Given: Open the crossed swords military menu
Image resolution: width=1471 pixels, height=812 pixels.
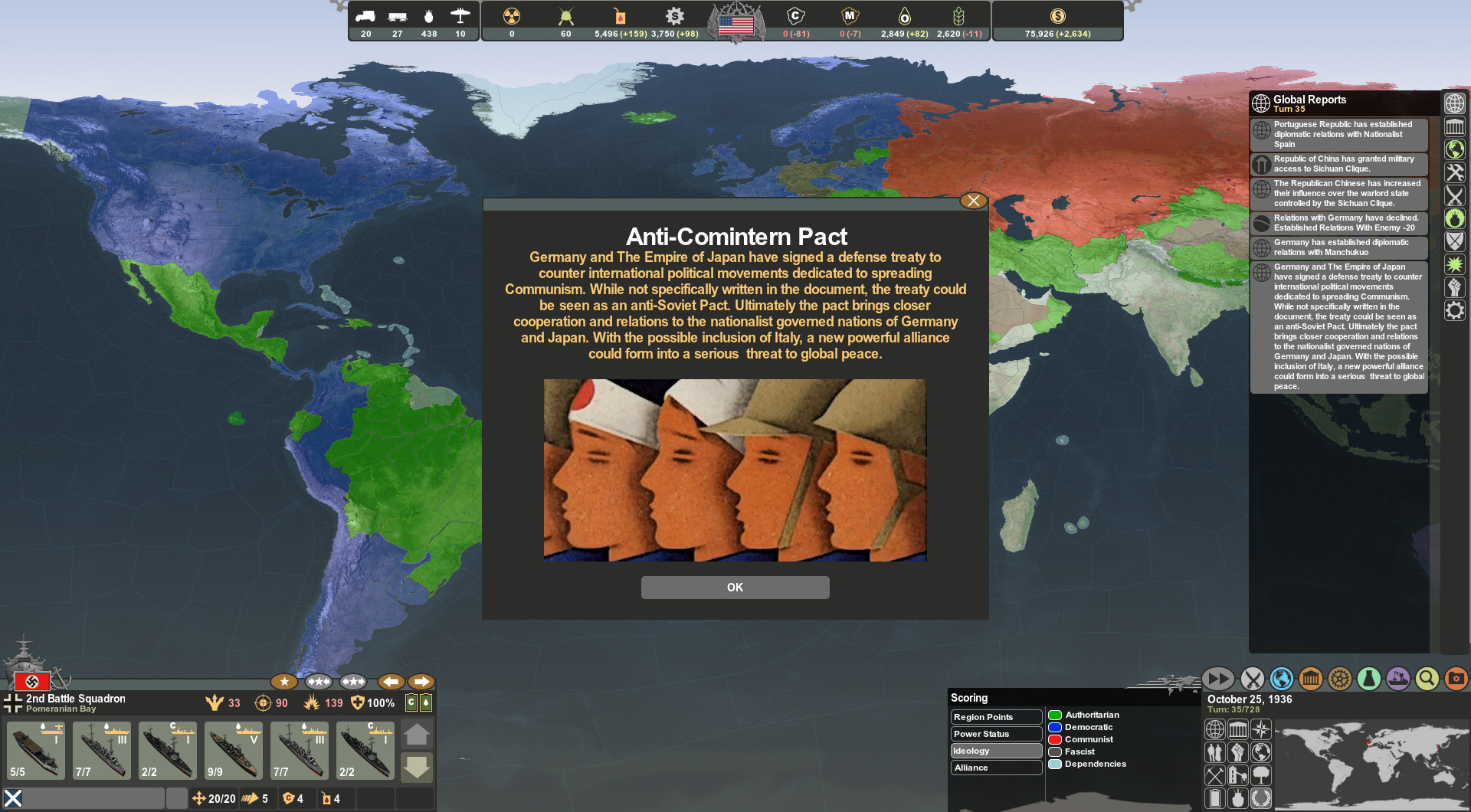Looking at the screenshot, I should point(1252,679).
